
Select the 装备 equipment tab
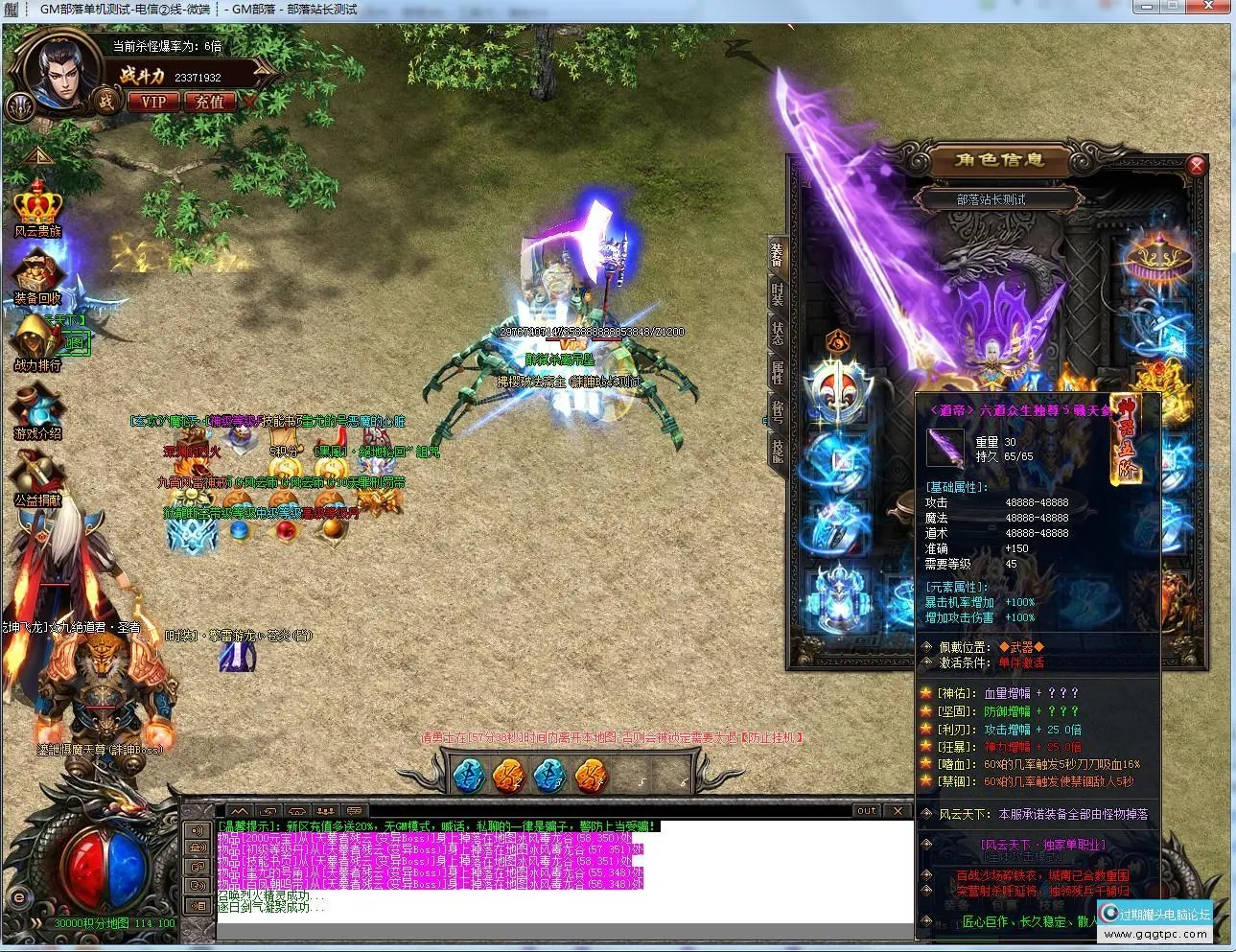[777, 255]
